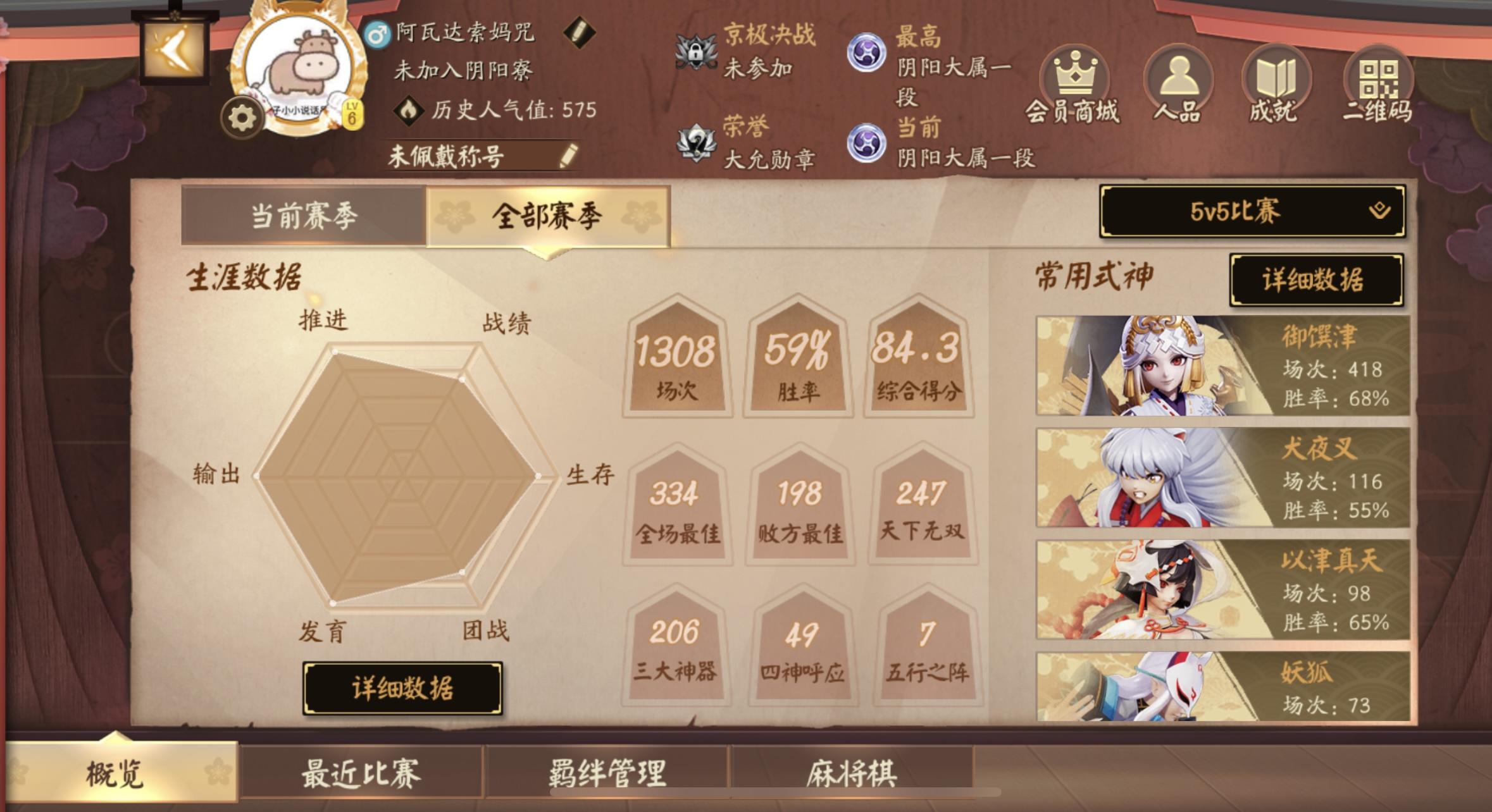Open the 人品 karma panel
Viewport: 1492px width, 812px height.
point(1178,82)
